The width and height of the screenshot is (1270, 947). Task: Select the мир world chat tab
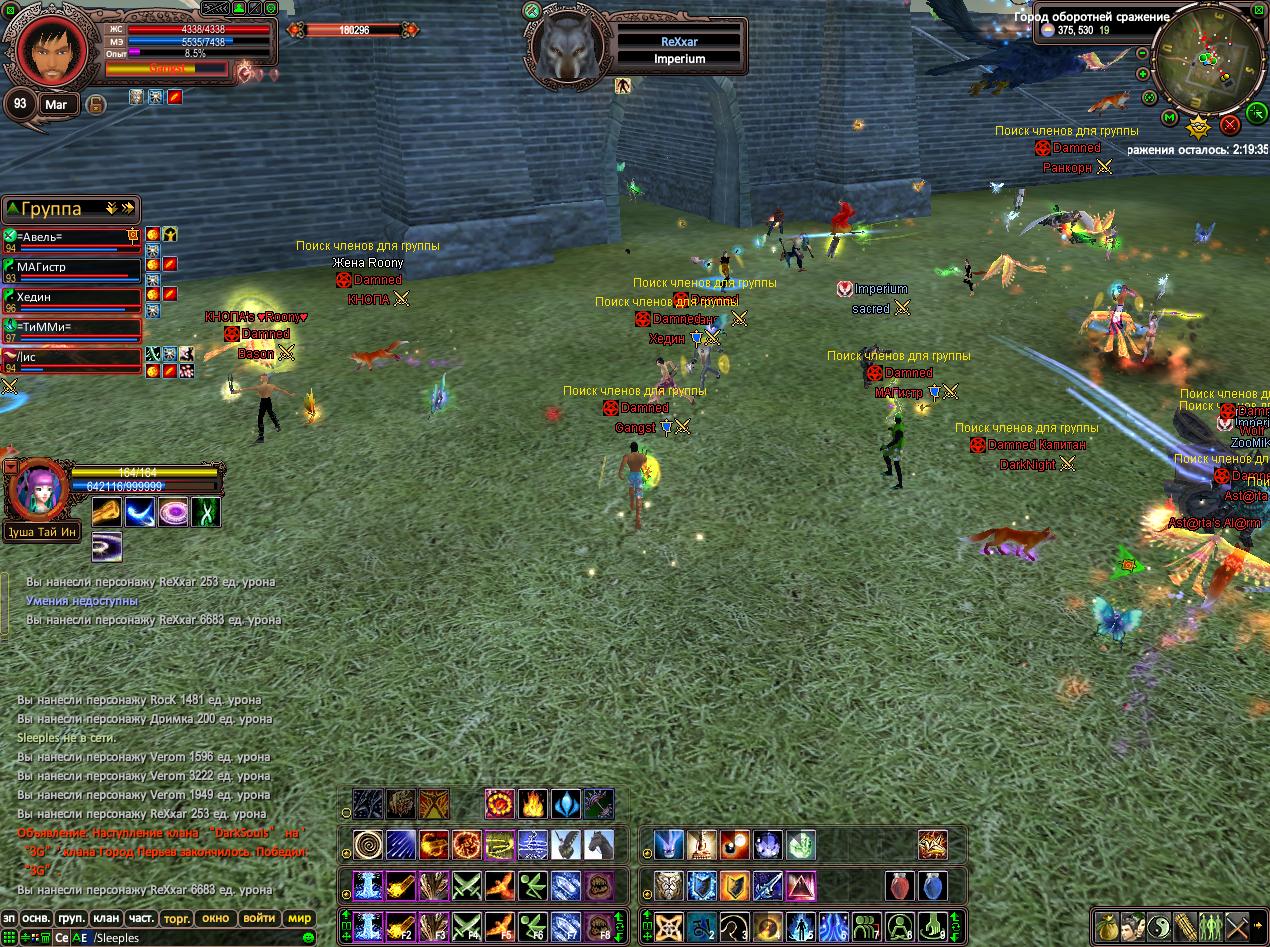[299, 917]
